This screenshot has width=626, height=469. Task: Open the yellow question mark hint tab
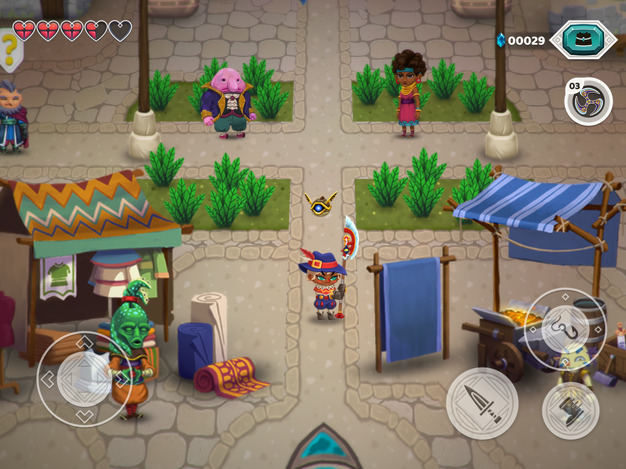pyautogui.click(x=10, y=47)
